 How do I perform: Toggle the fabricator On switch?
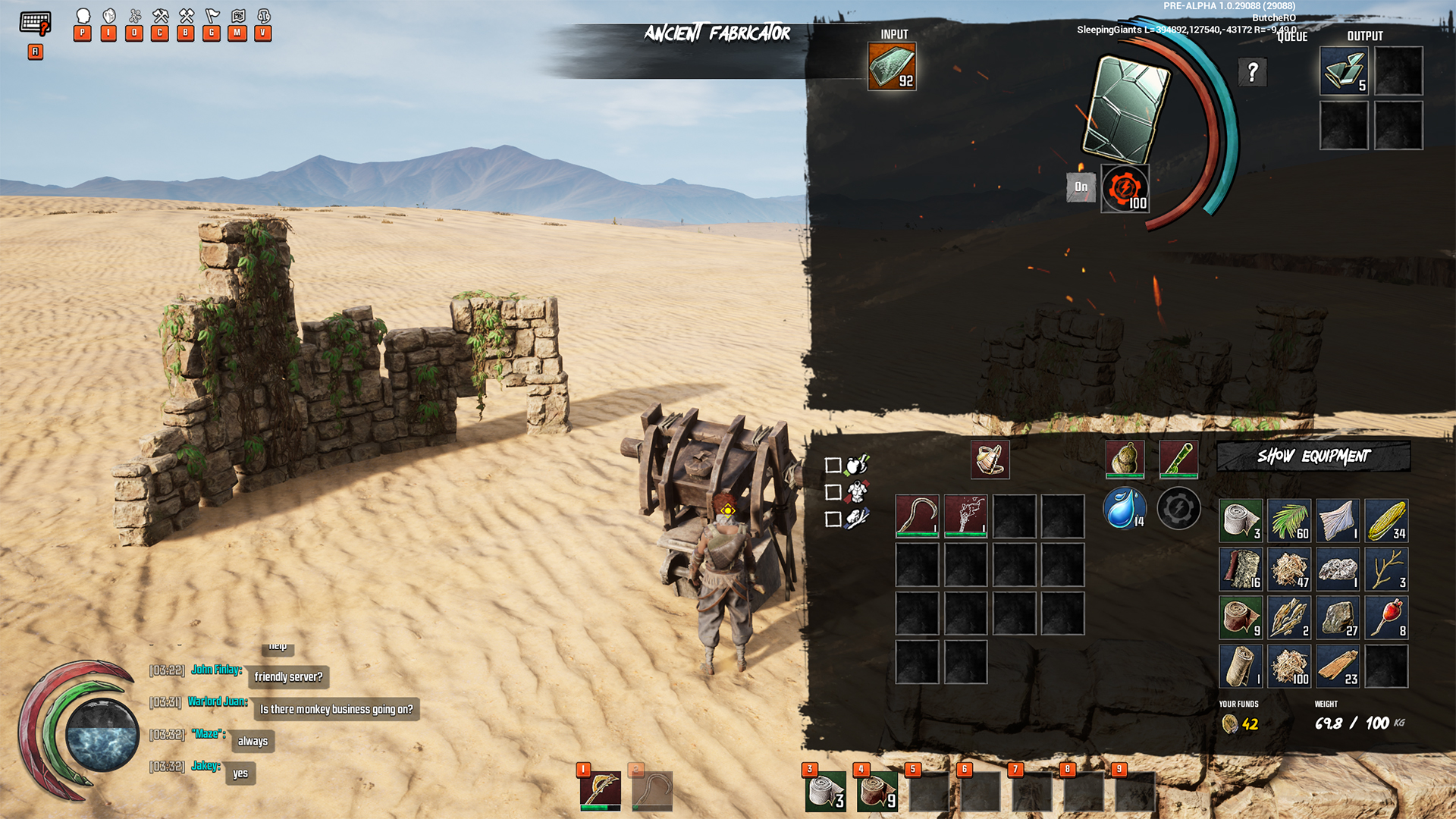coord(1081,187)
